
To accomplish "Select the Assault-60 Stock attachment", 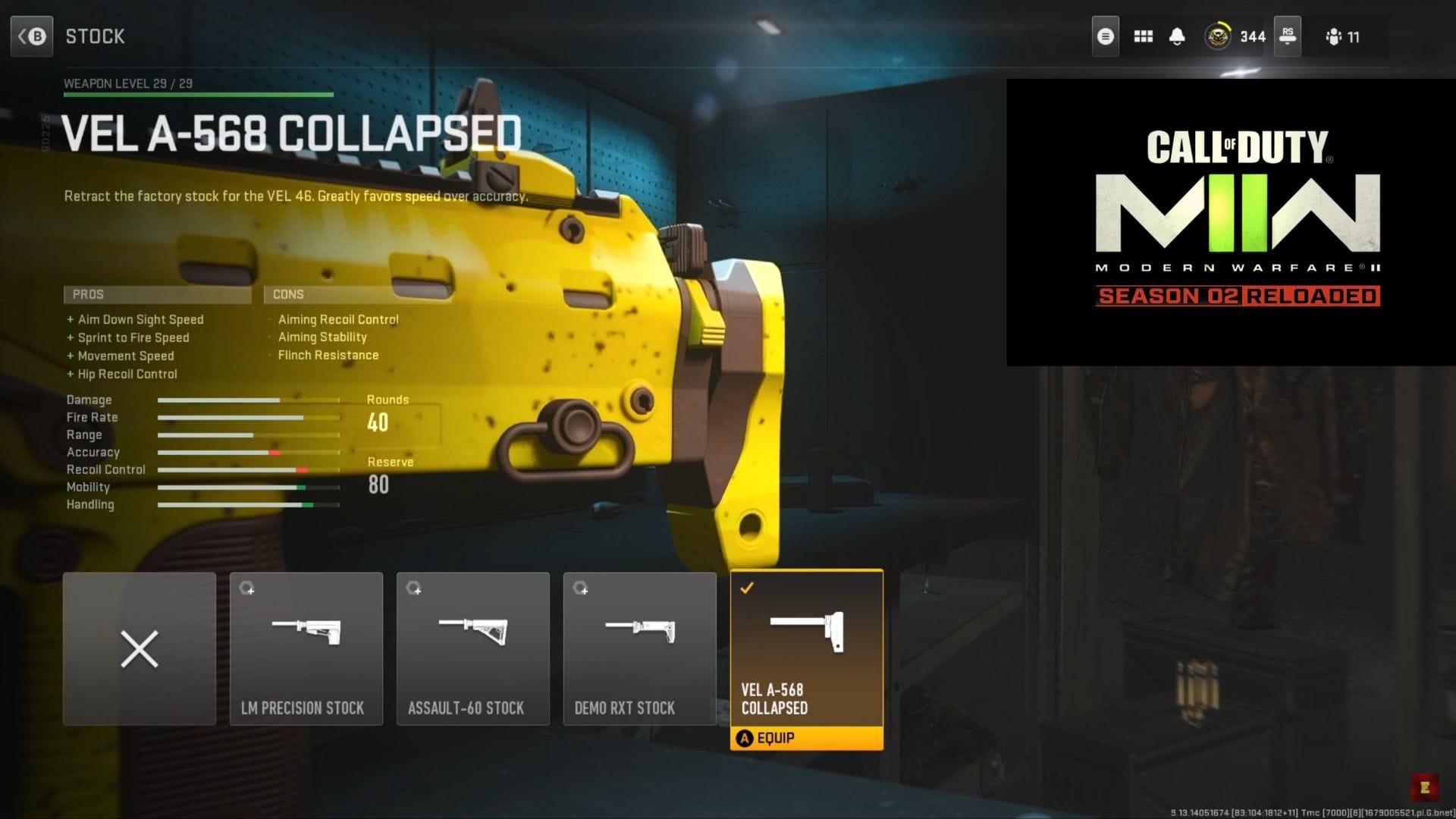I will (x=472, y=648).
